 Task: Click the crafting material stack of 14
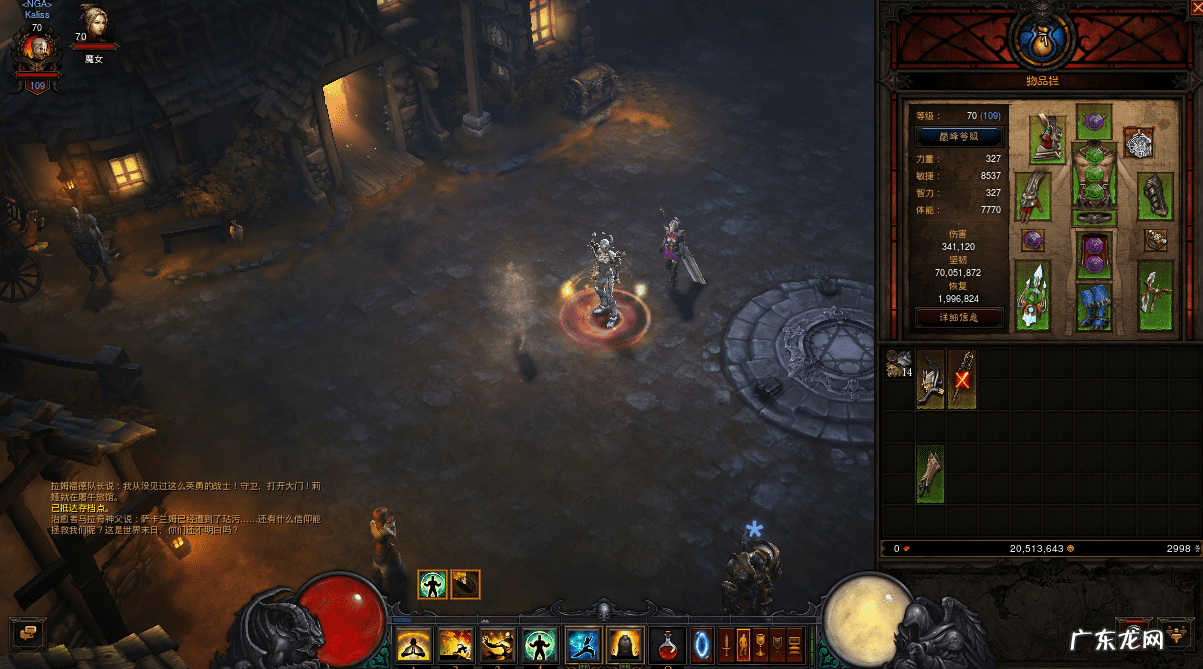tap(899, 364)
